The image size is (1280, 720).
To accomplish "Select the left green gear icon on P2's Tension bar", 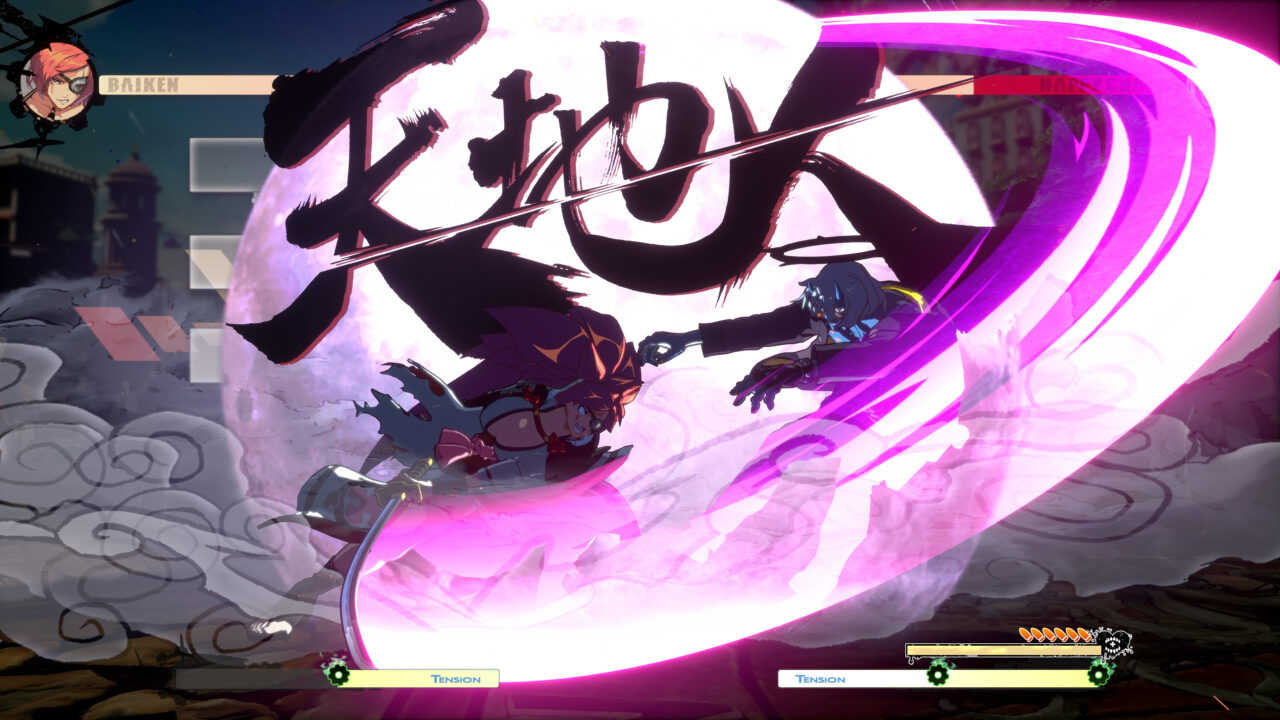I will [x=938, y=675].
